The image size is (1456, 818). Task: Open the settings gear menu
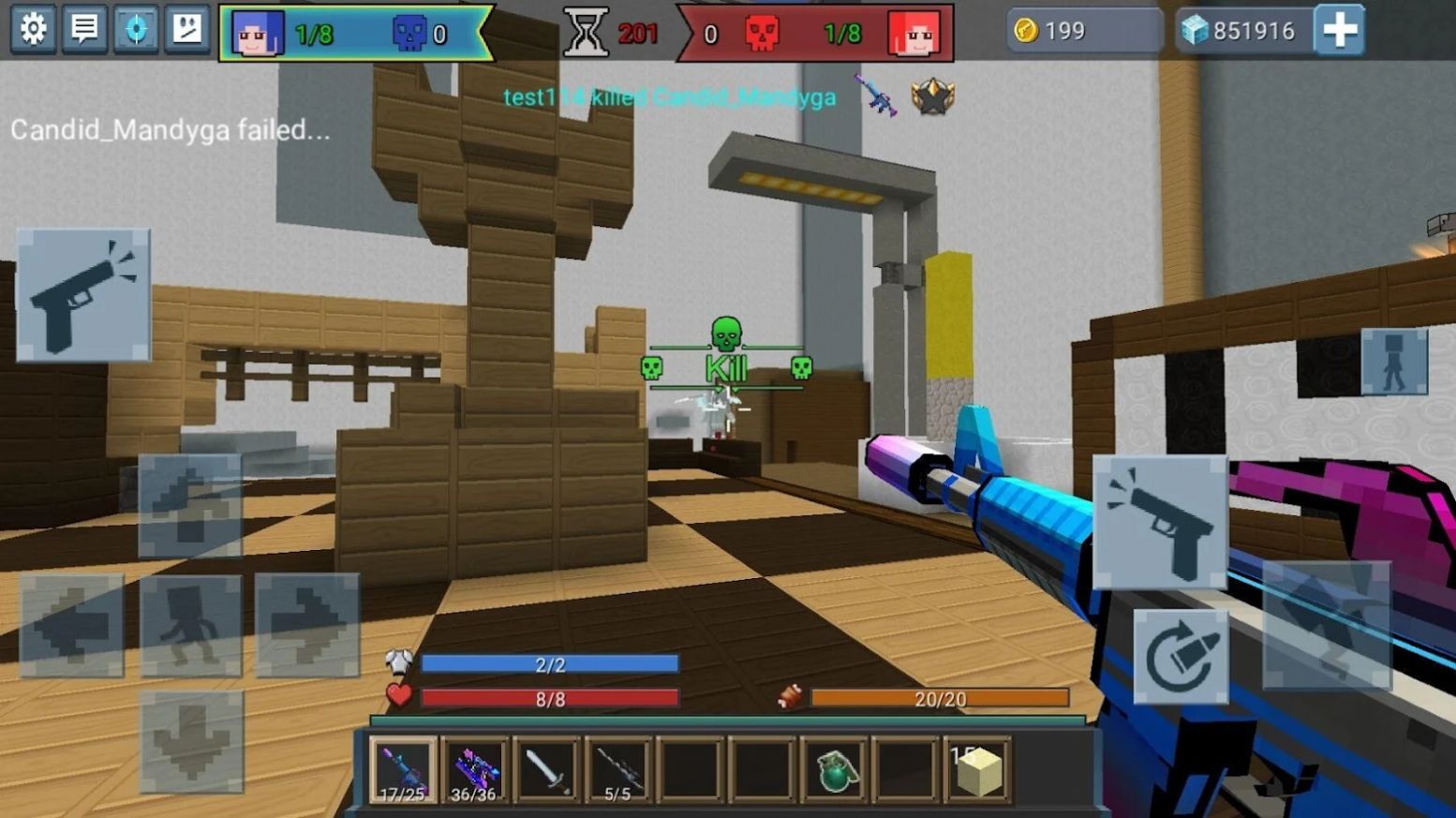click(x=34, y=29)
